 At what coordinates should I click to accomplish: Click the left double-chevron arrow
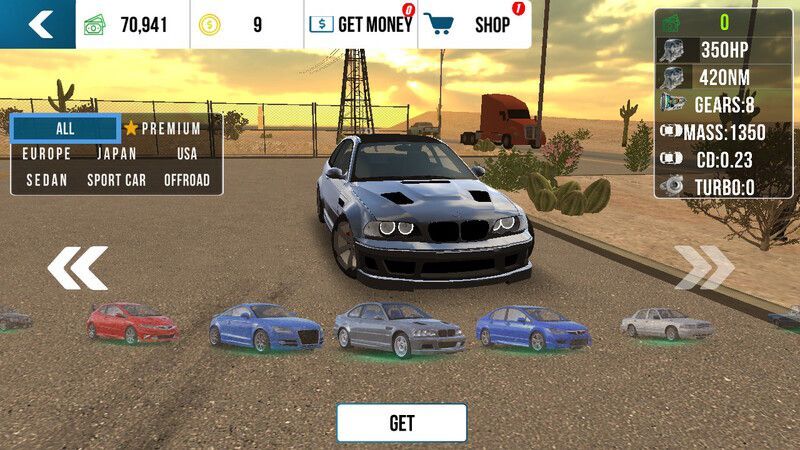click(77, 268)
